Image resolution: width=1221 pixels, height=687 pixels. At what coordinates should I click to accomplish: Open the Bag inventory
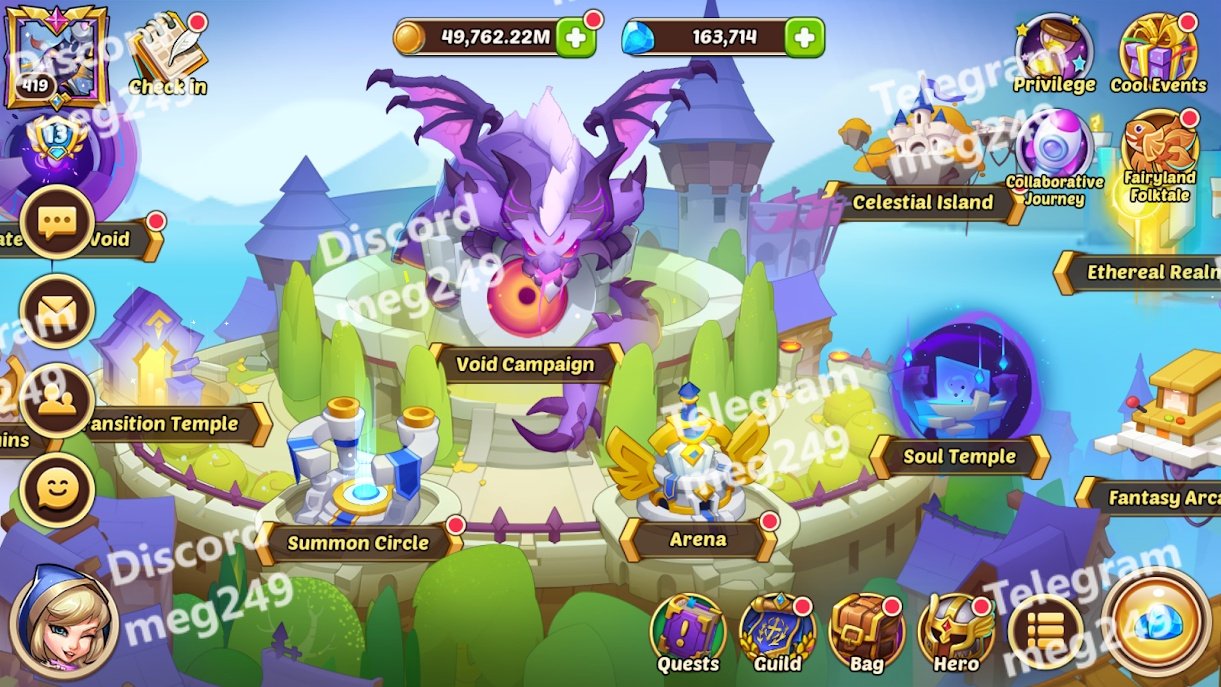866,632
